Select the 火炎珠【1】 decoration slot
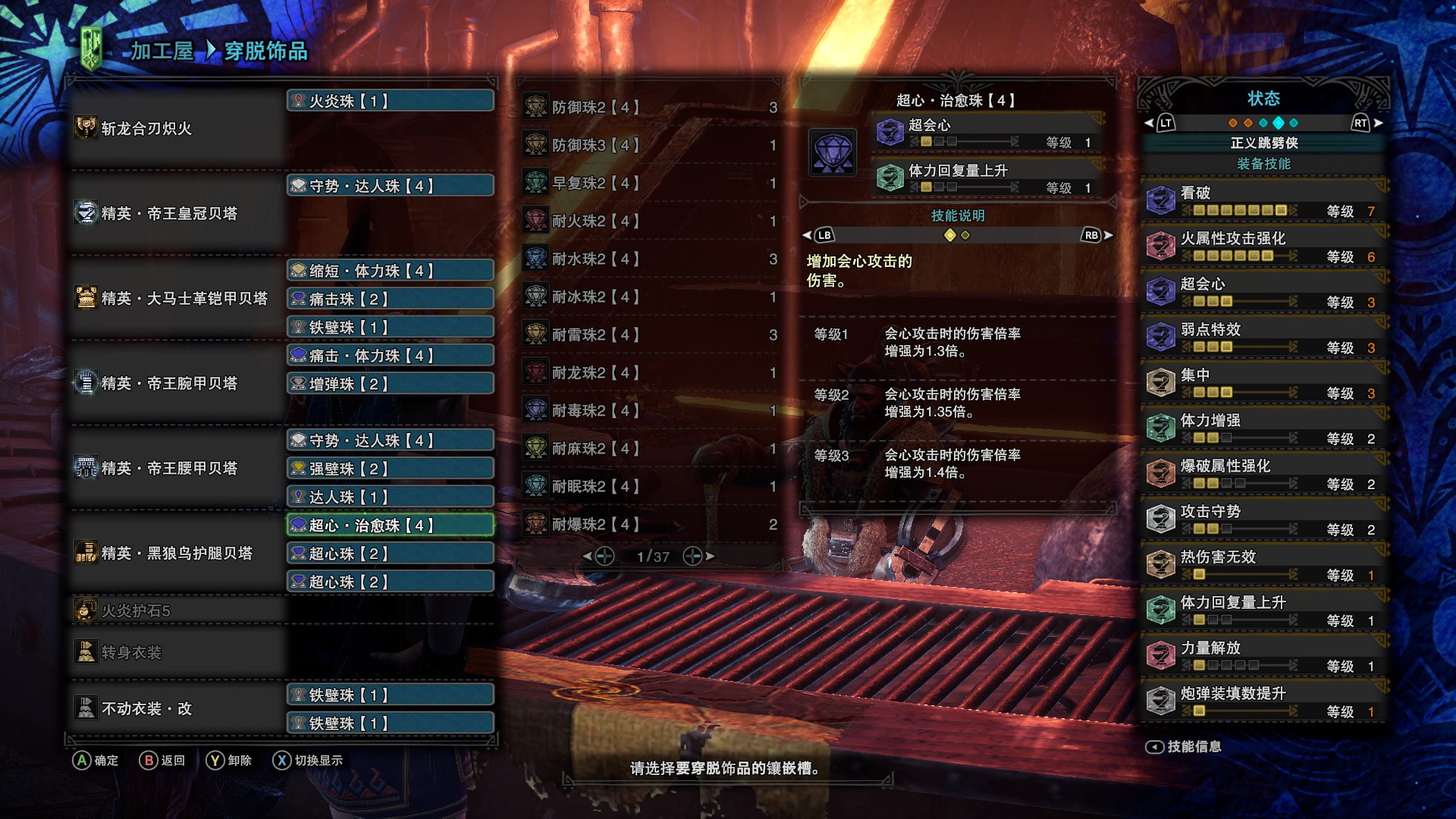The image size is (1456, 819). pos(391,101)
